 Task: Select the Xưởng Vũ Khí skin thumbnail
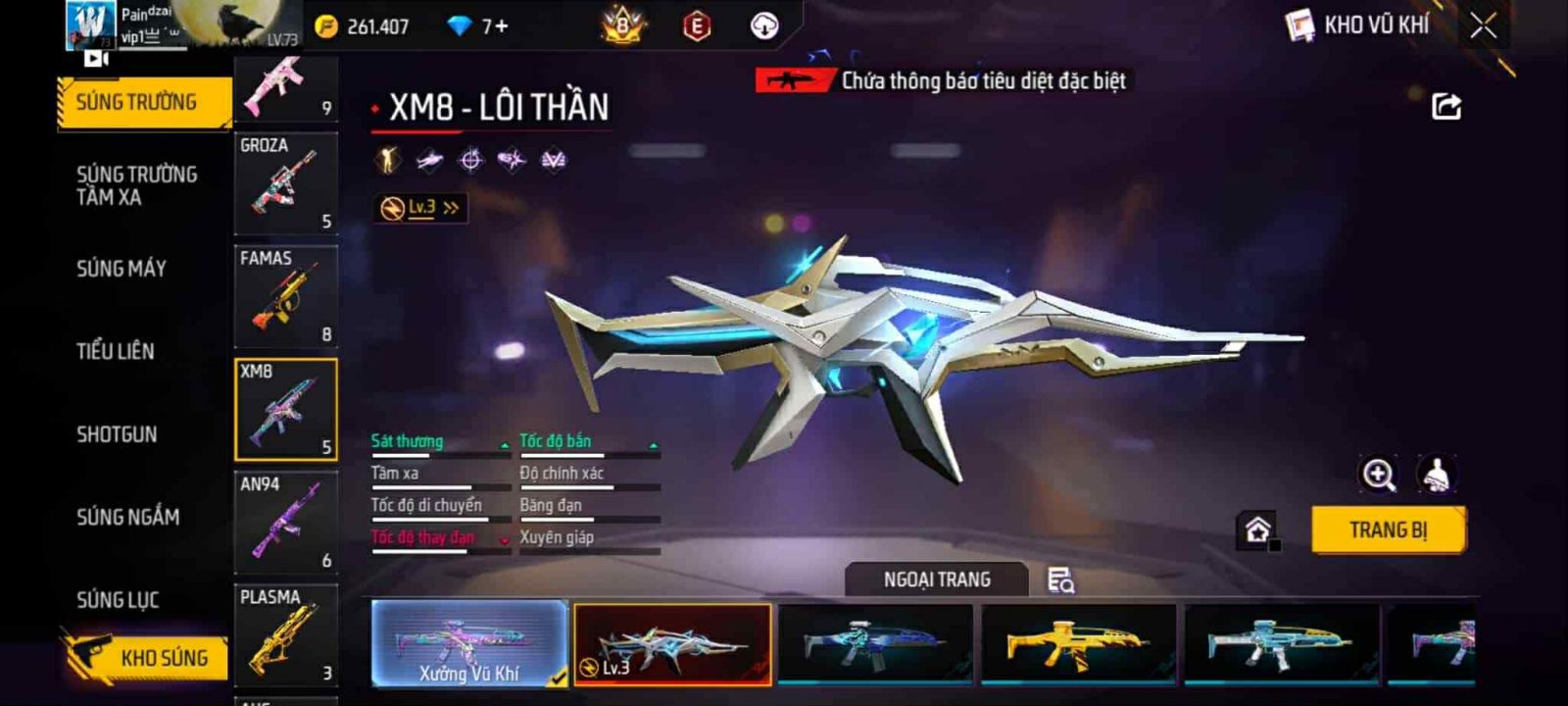coord(469,643)
